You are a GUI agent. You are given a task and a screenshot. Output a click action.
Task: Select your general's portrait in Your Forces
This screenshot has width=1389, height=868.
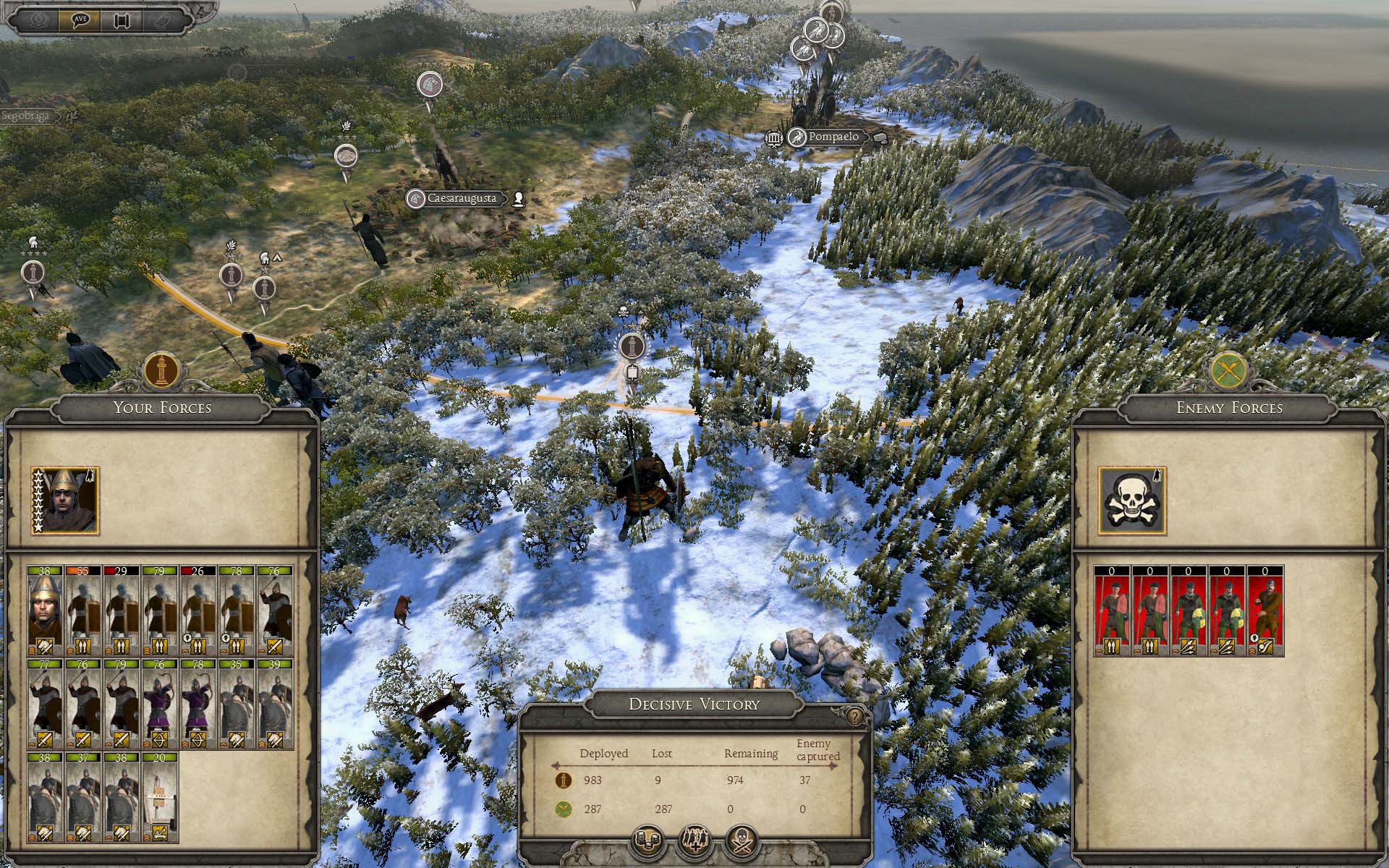pos(65,501)
